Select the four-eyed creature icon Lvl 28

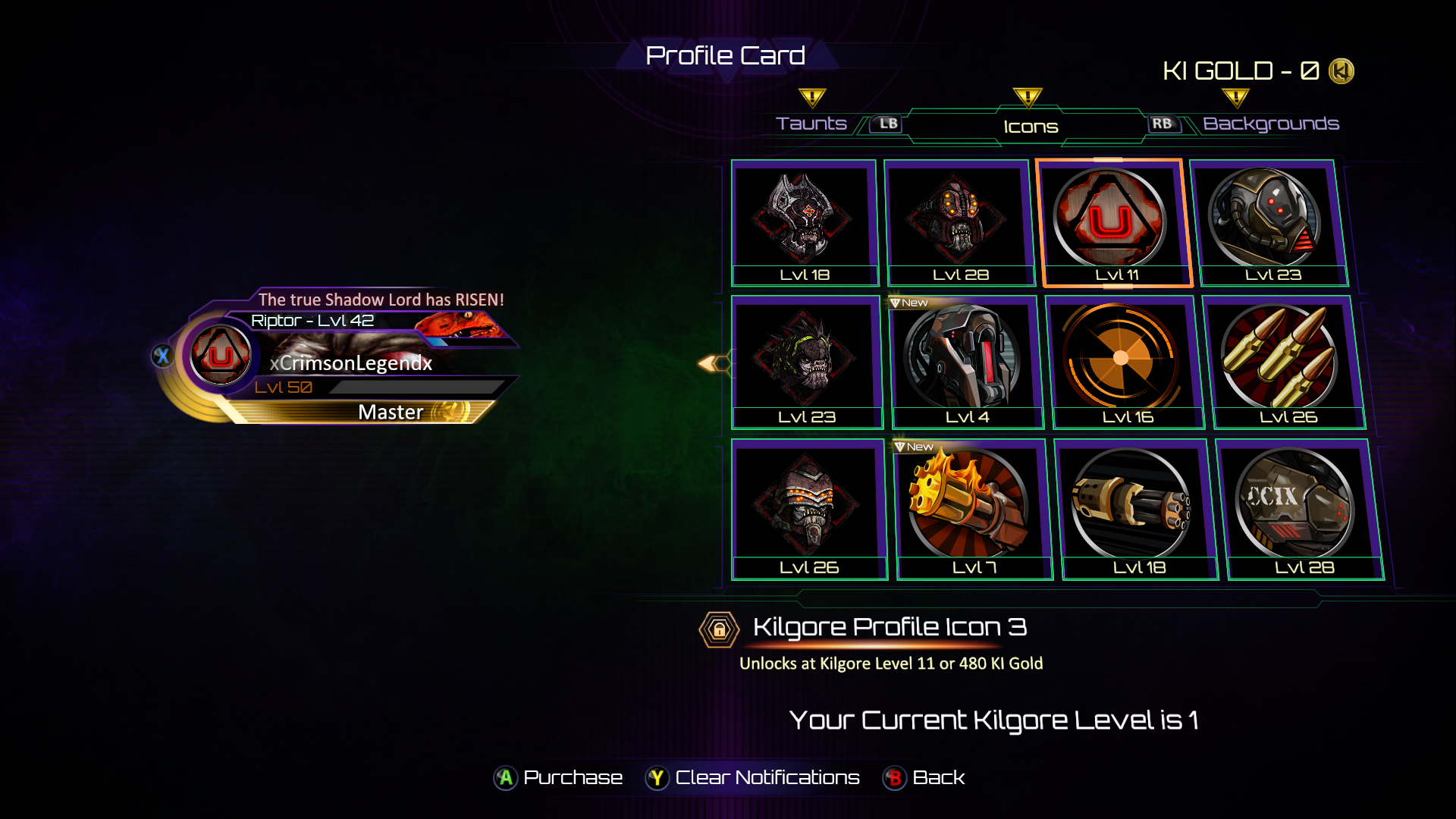coord(958,223)
